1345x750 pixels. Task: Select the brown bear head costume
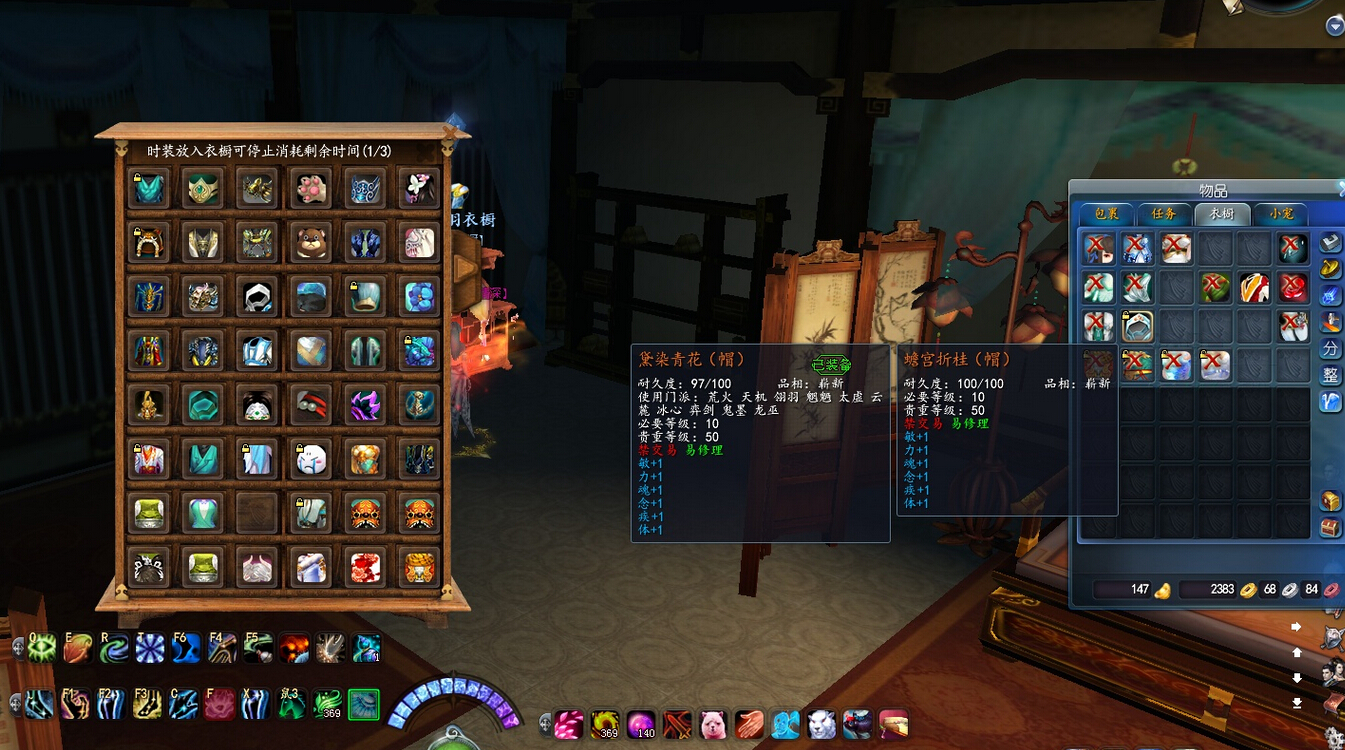(x=311, y=242)
